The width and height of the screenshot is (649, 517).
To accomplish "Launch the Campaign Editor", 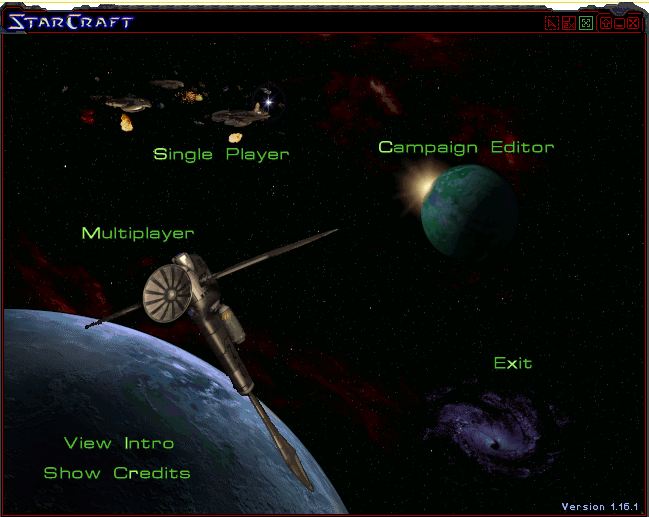I will click(x=466, y=147).
